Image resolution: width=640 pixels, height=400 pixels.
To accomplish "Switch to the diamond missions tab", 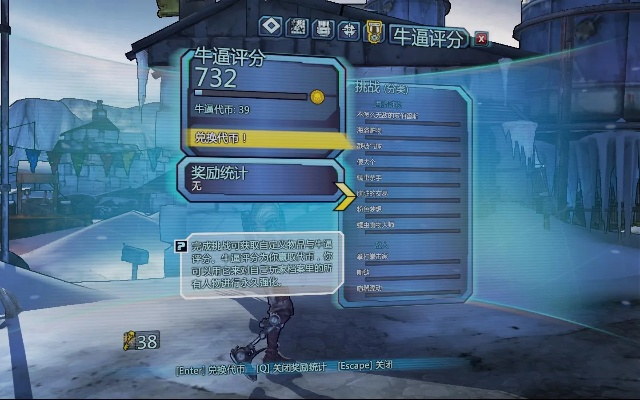I will (270, 27).
